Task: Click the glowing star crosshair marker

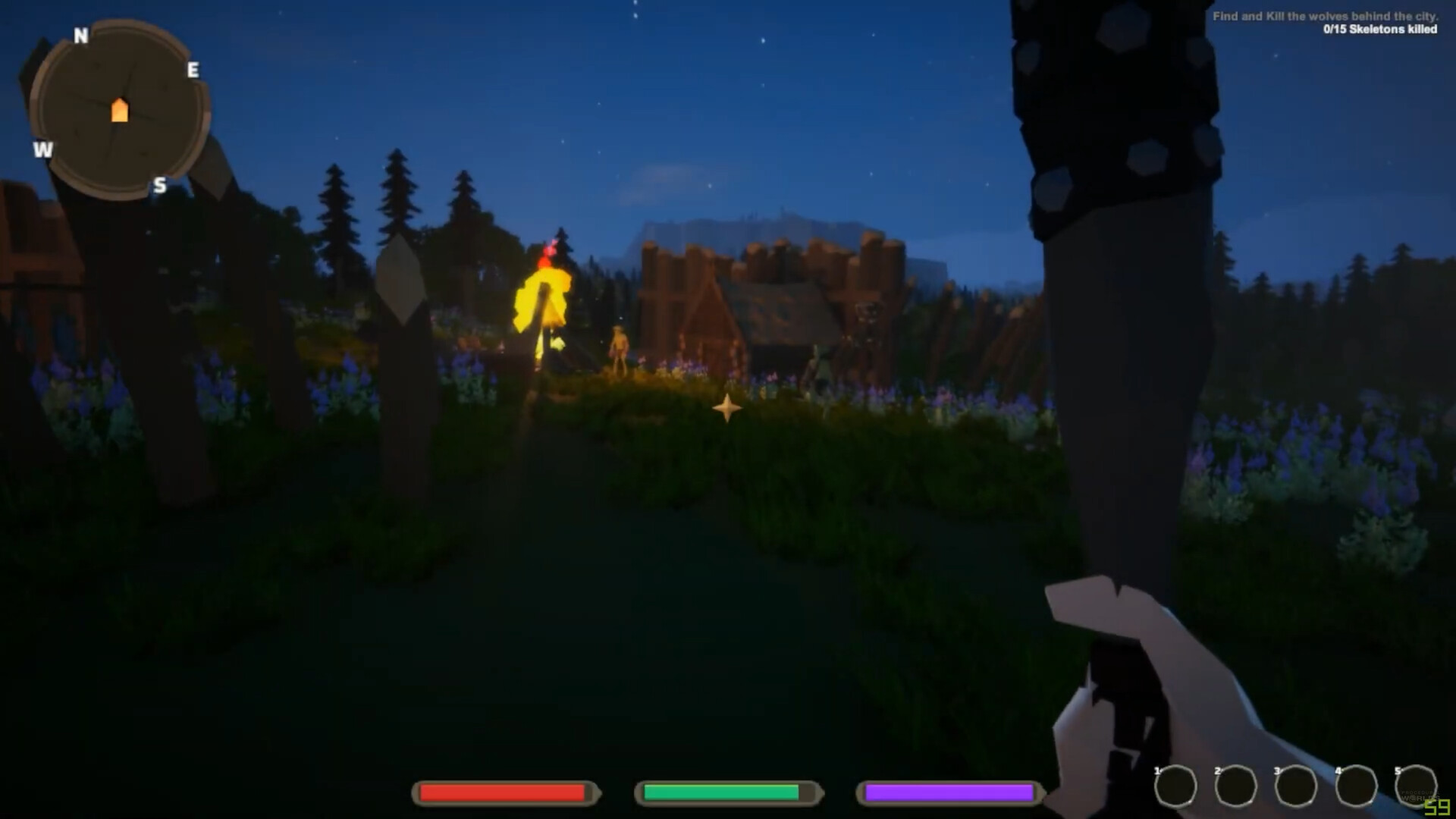Action: [x=727, y=409]
